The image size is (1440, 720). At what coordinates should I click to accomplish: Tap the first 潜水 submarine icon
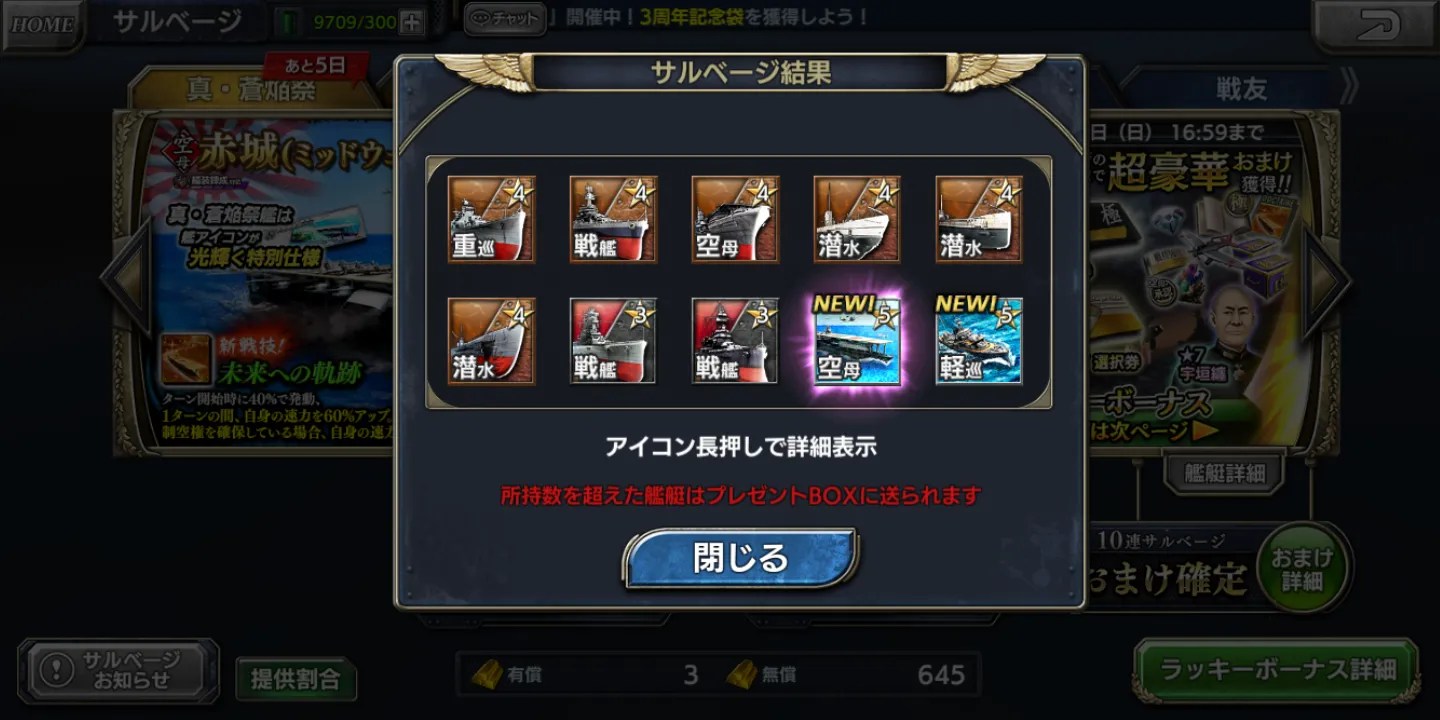click(x=857, y=218)
